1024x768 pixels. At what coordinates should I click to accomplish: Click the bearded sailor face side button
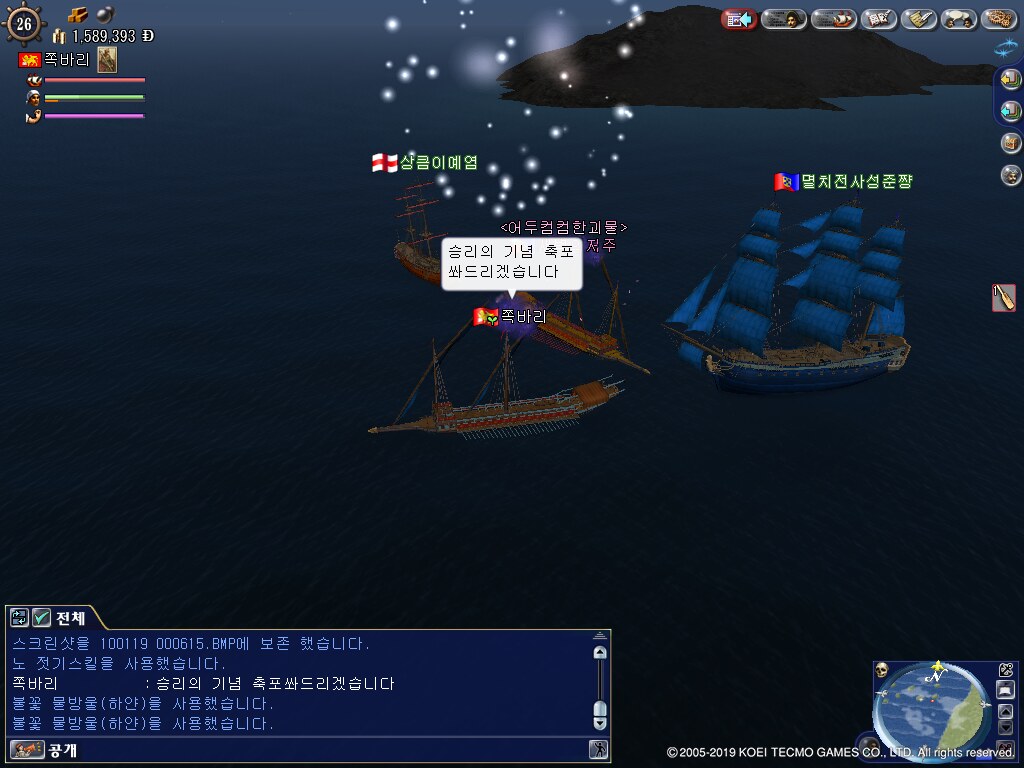tap(1011, 175)
